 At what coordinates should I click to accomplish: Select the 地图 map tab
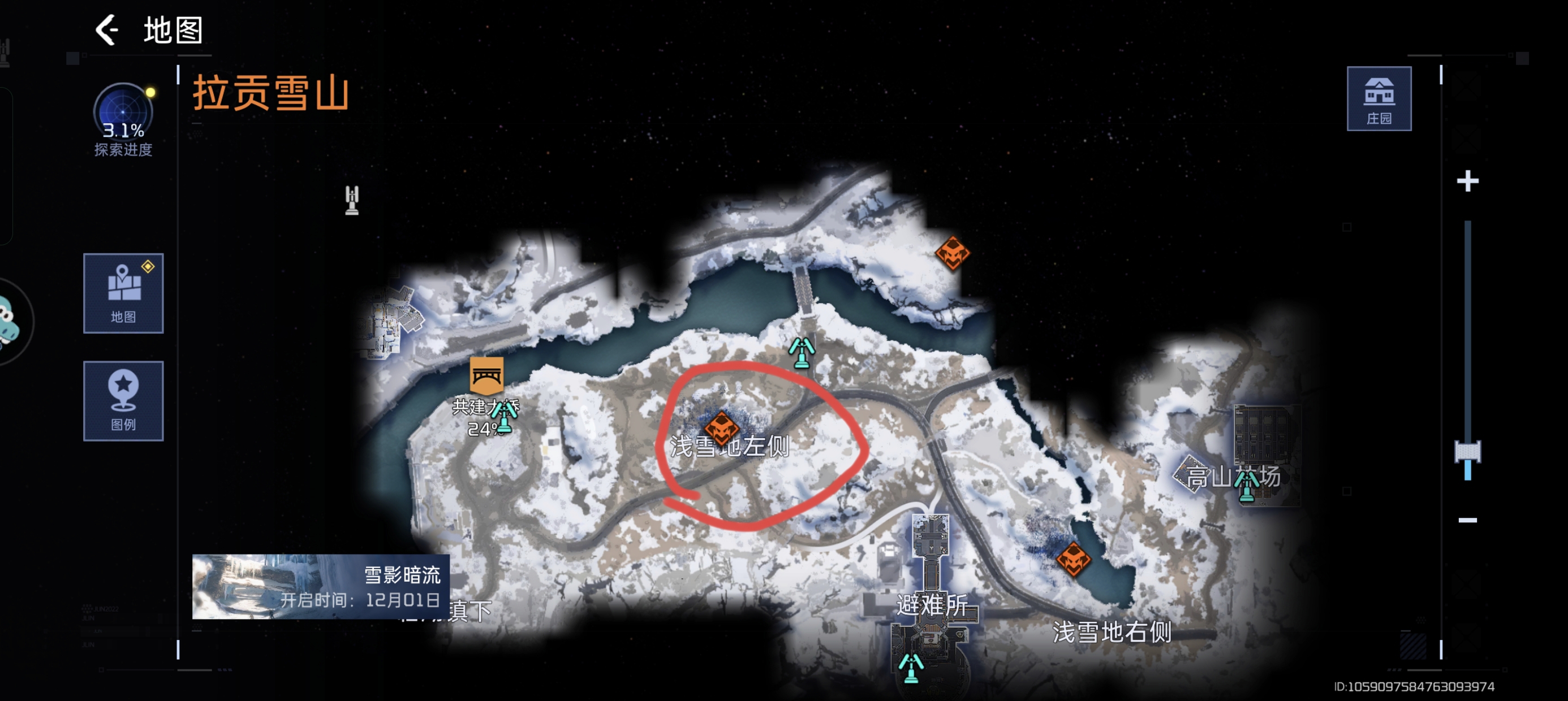tap(123, 293)
